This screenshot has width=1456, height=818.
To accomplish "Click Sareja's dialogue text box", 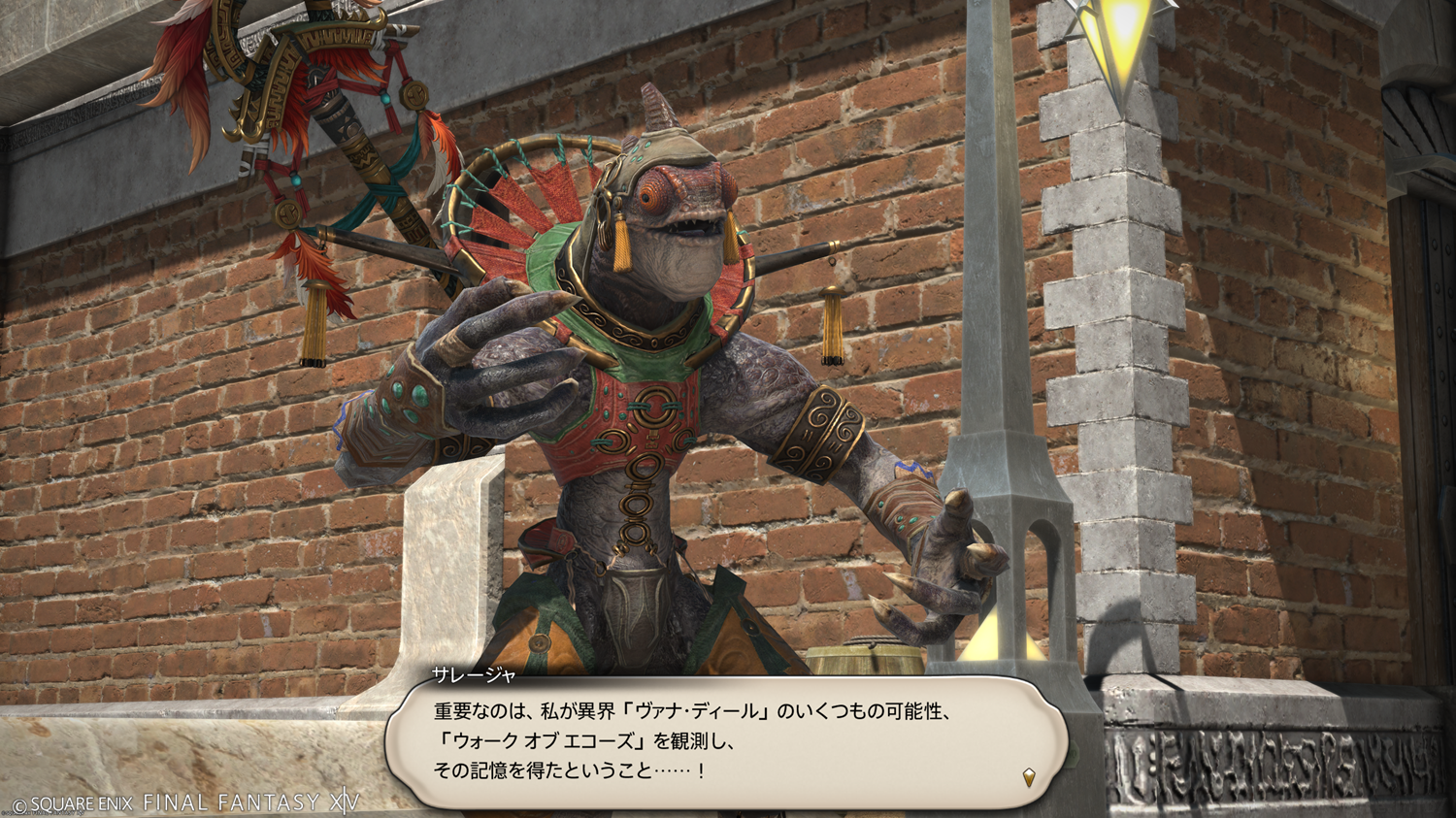I will pyautogui.click(x=726, y=742).
